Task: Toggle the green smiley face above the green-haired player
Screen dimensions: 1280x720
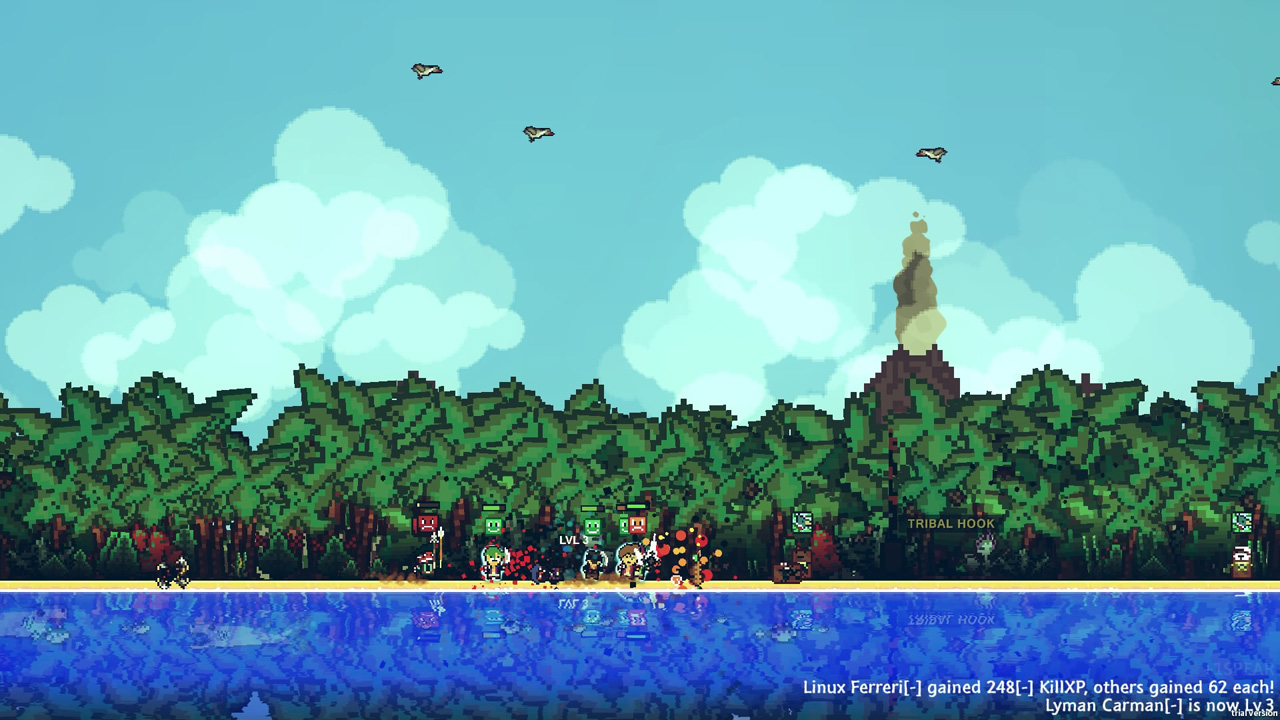Action: coord(493,526)
